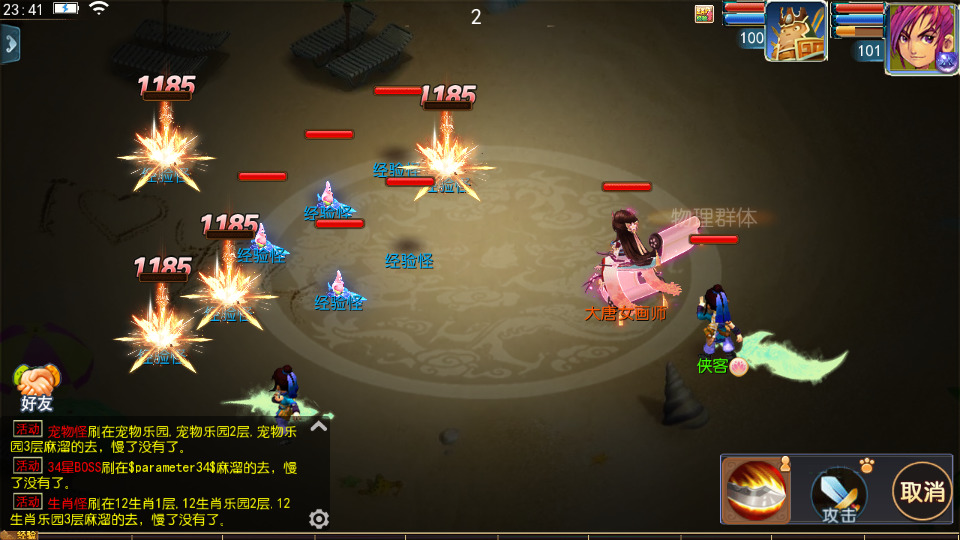Open the 34星BOSS activity chat message

pos(160,475)
